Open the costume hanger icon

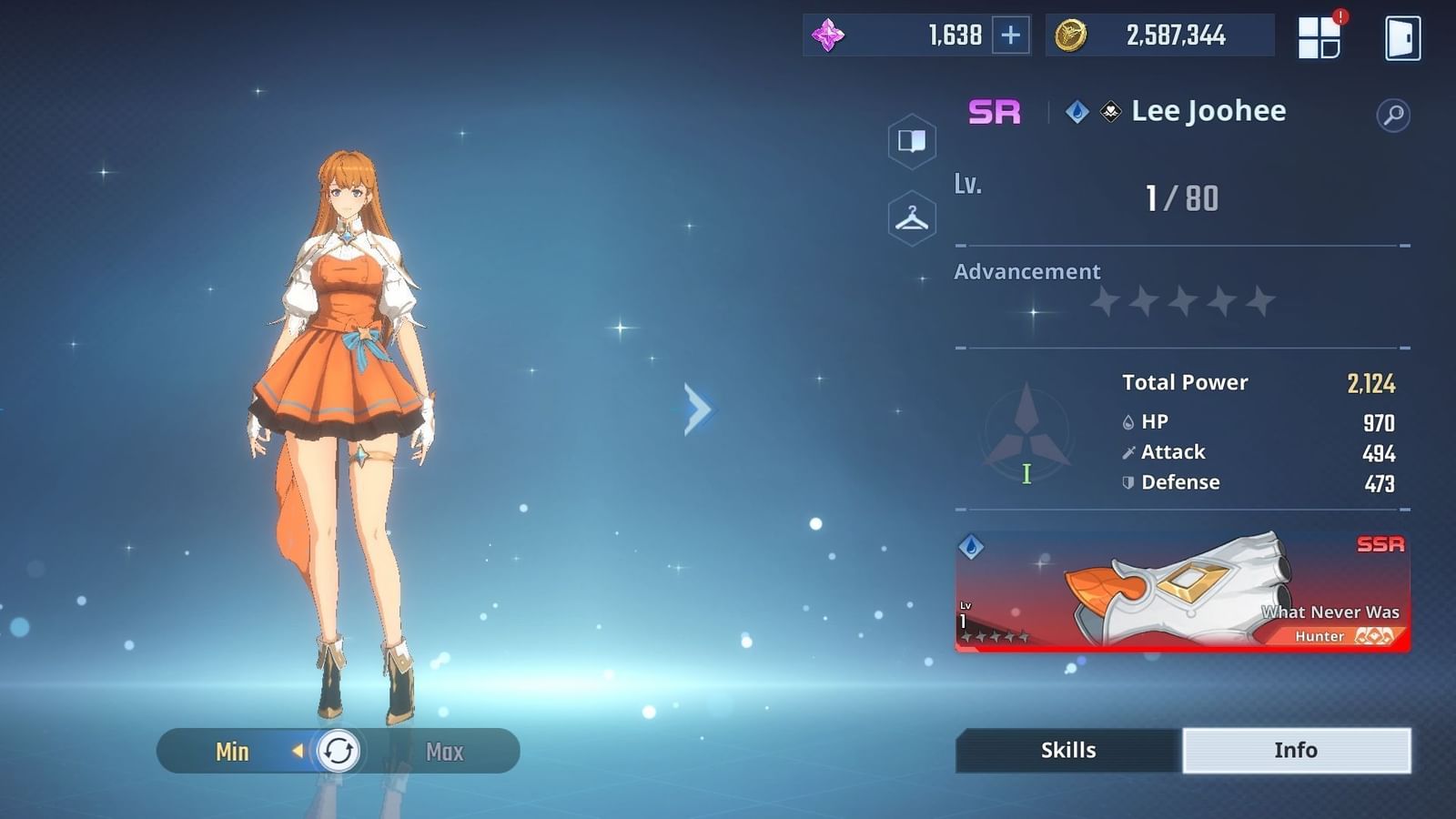(911, 217)
